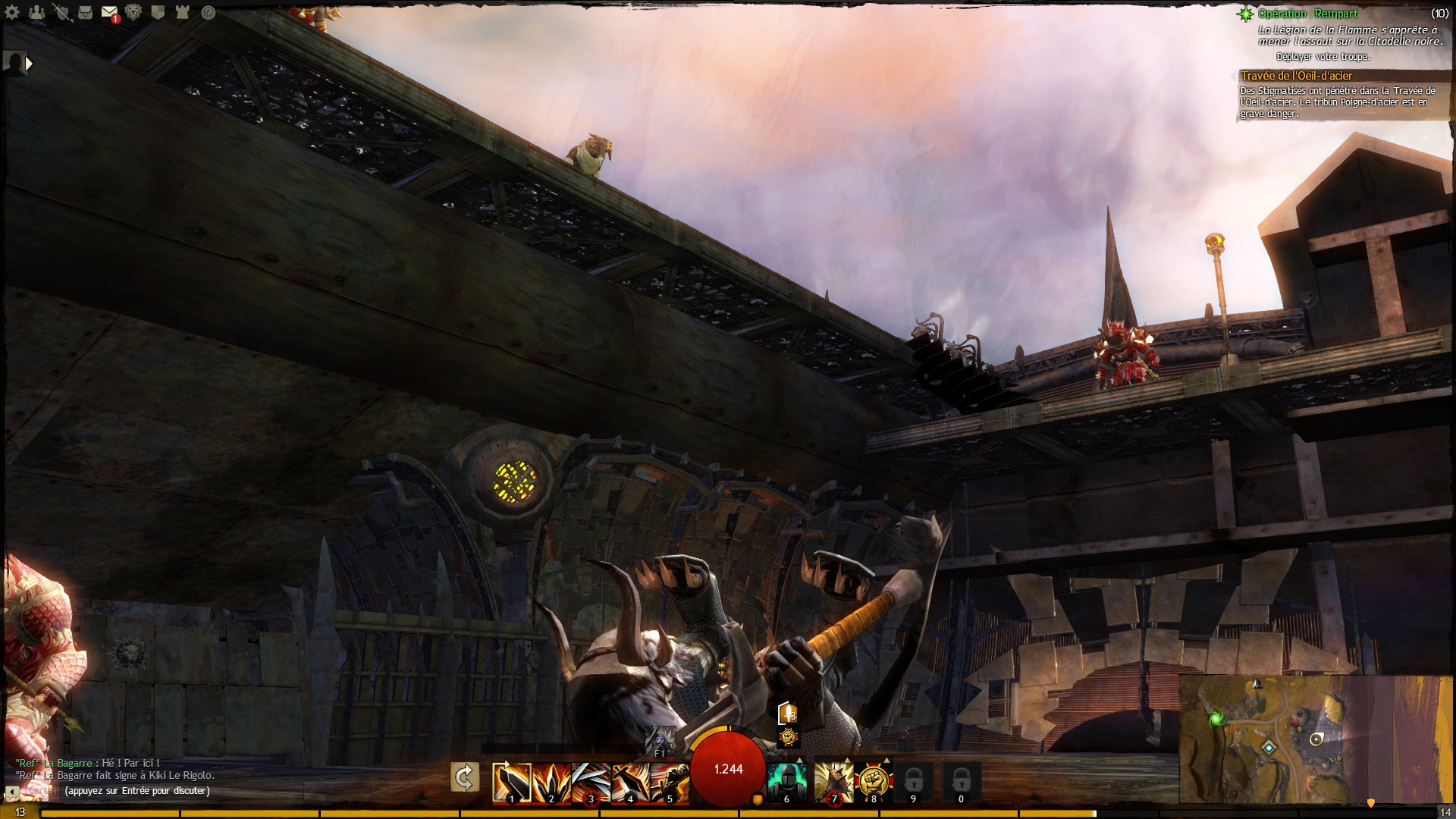This screenshot has width=1456, height=819.
Task: Trigger the triple blade slash skill 3
Action: 591,782
